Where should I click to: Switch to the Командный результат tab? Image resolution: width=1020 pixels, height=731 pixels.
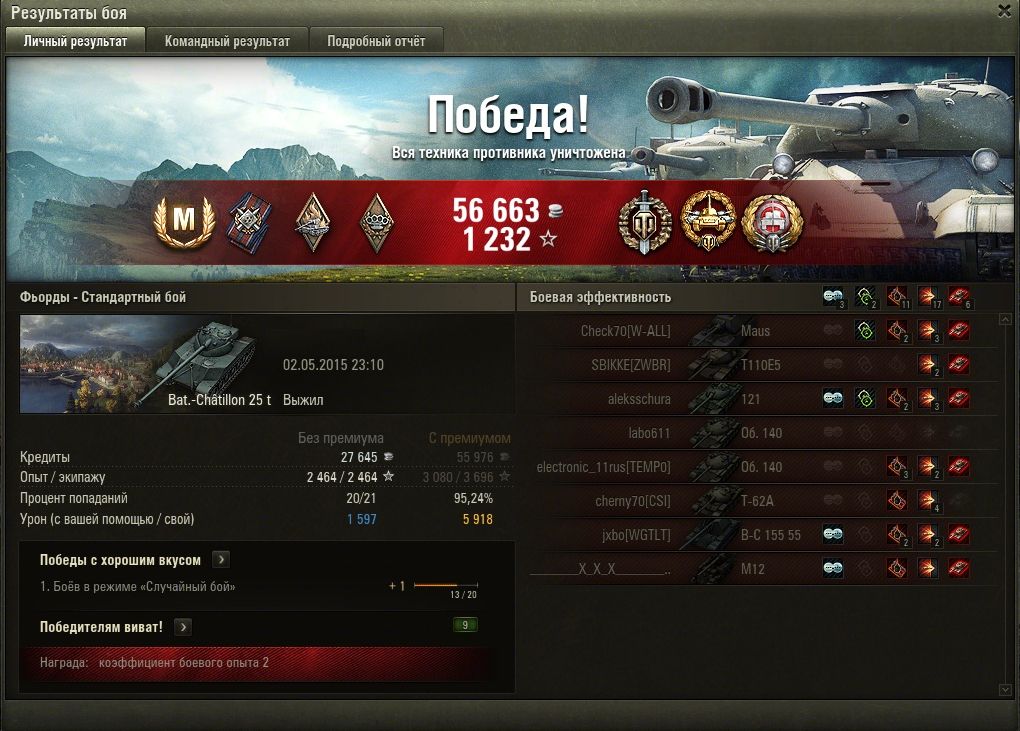pyautogui.click(x=227, y=41)
